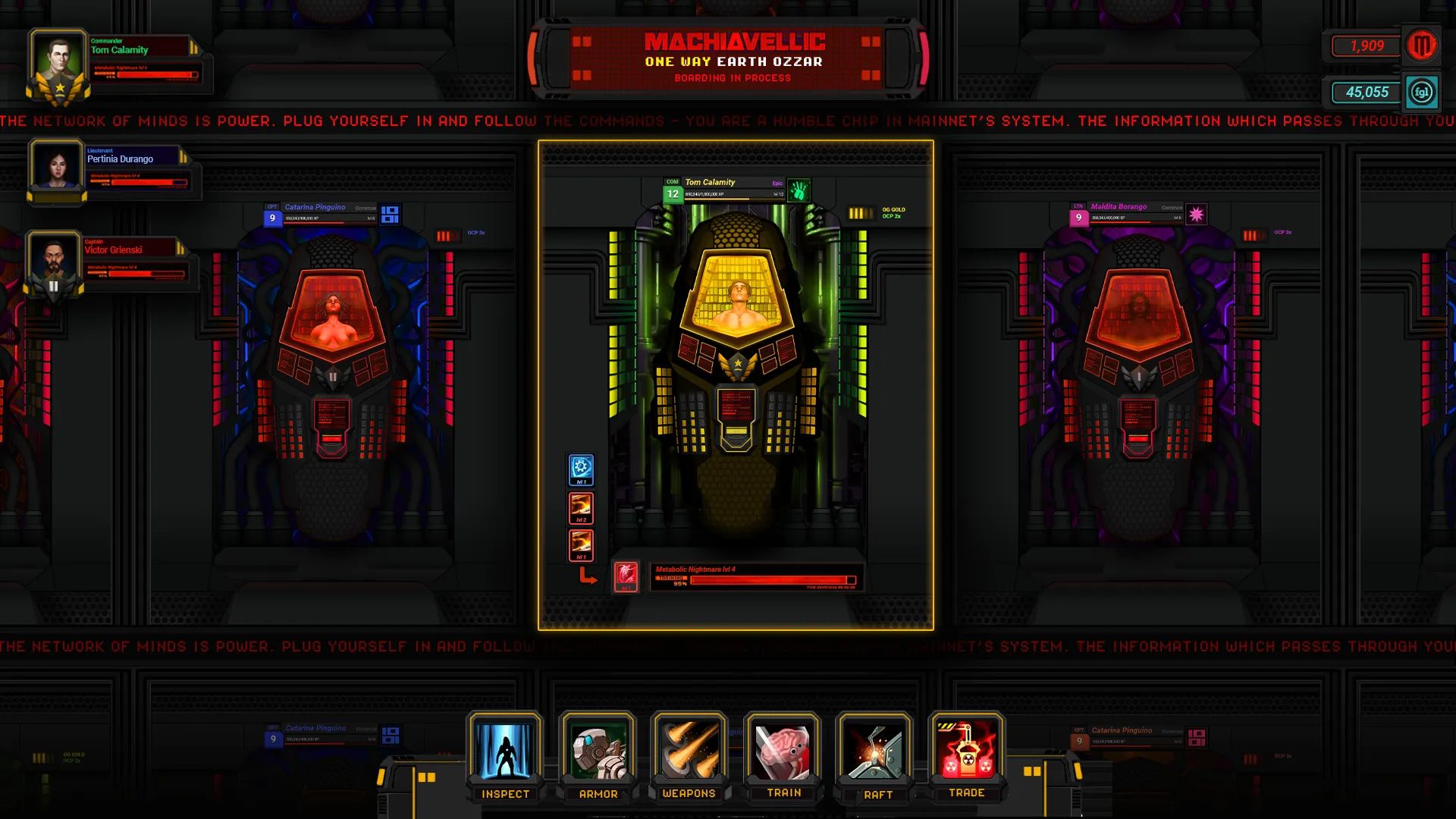Choose the Weapons button
Image resolution: width=1456 pixels, height=819 pixels.
689,753
